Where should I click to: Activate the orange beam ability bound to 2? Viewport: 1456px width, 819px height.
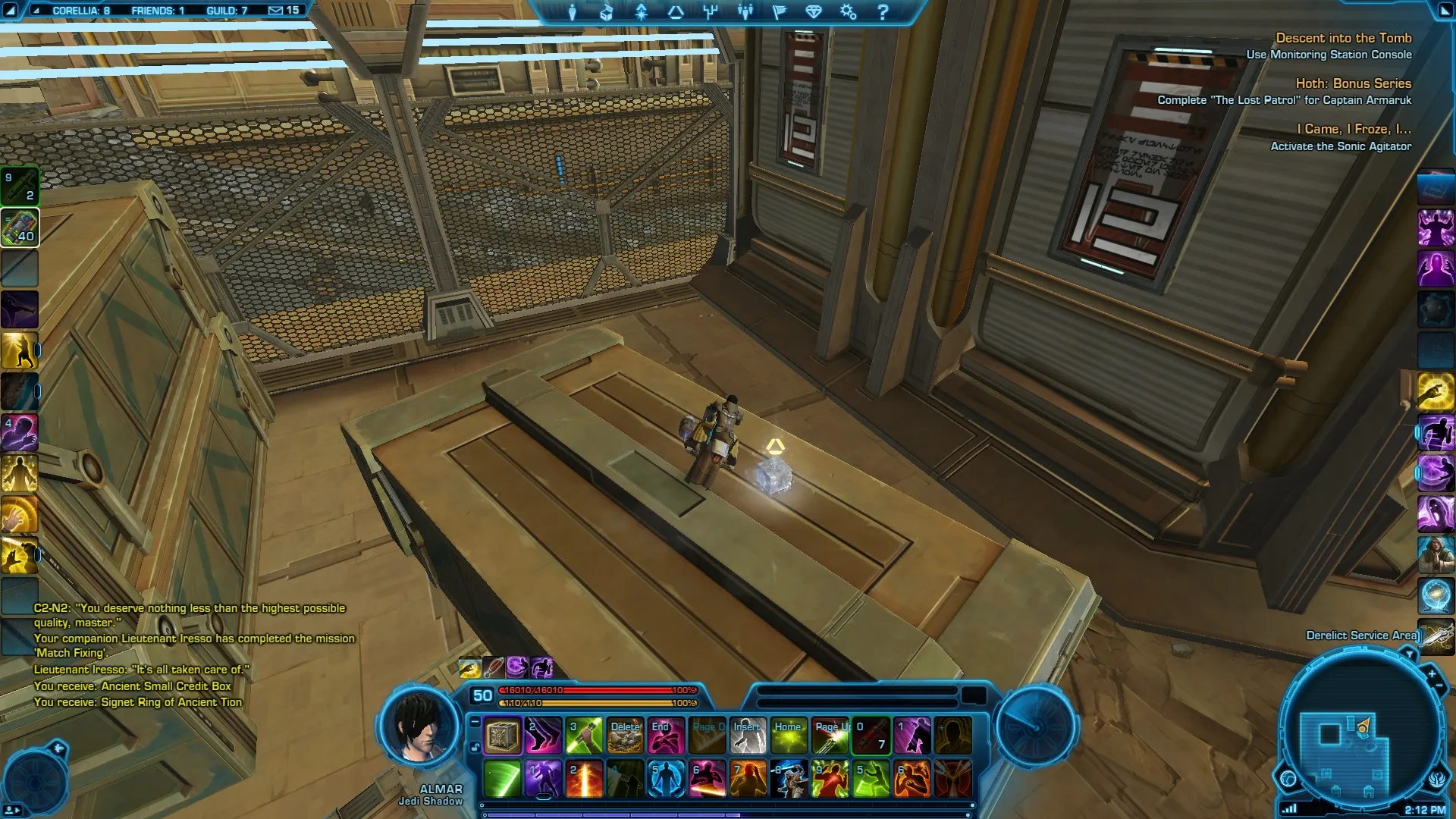coord(584,779)
